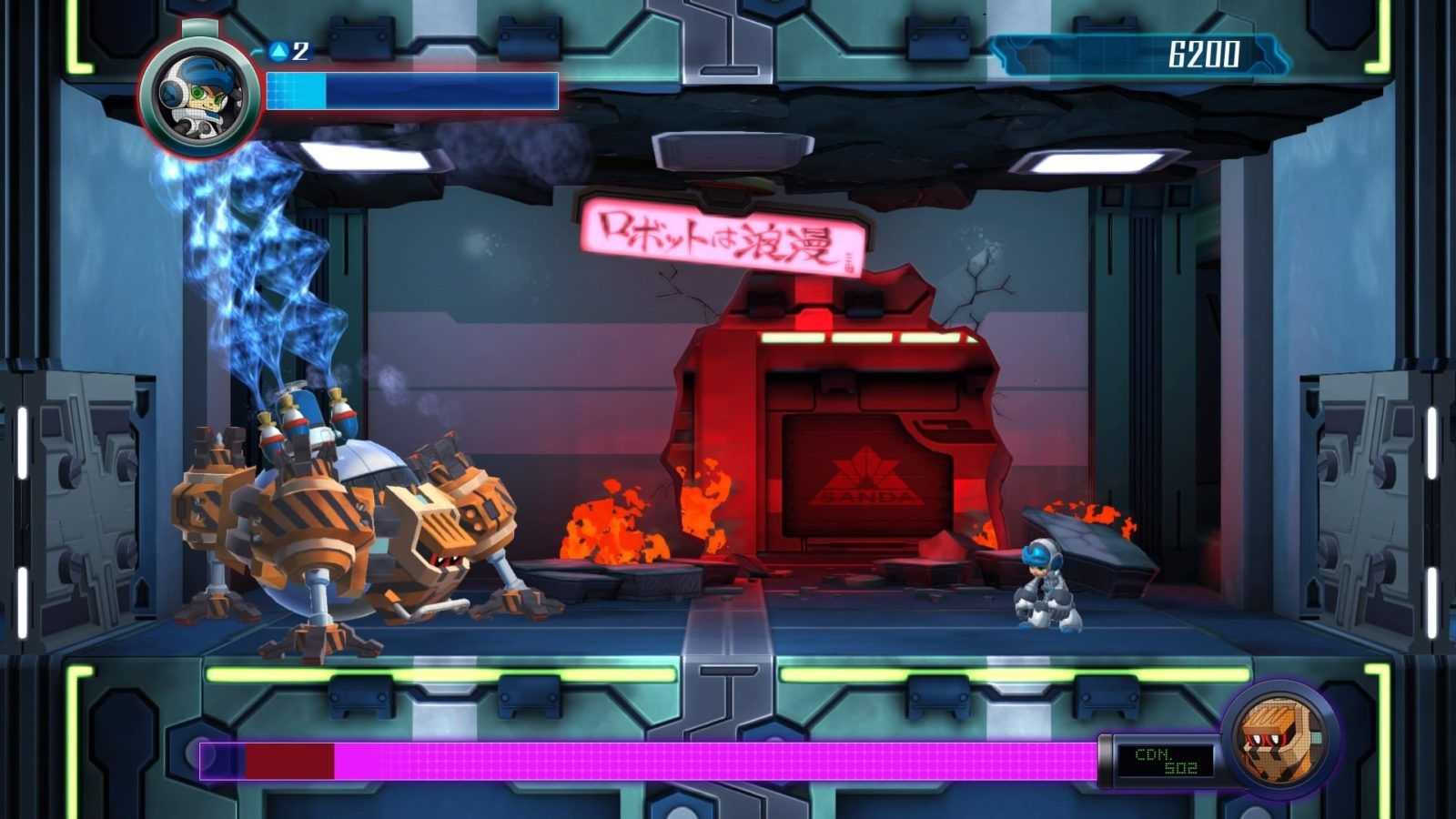This screenshot has height=819, width=1456.
Task: Click Beck's player portrait icon
Action: point(201,94)
